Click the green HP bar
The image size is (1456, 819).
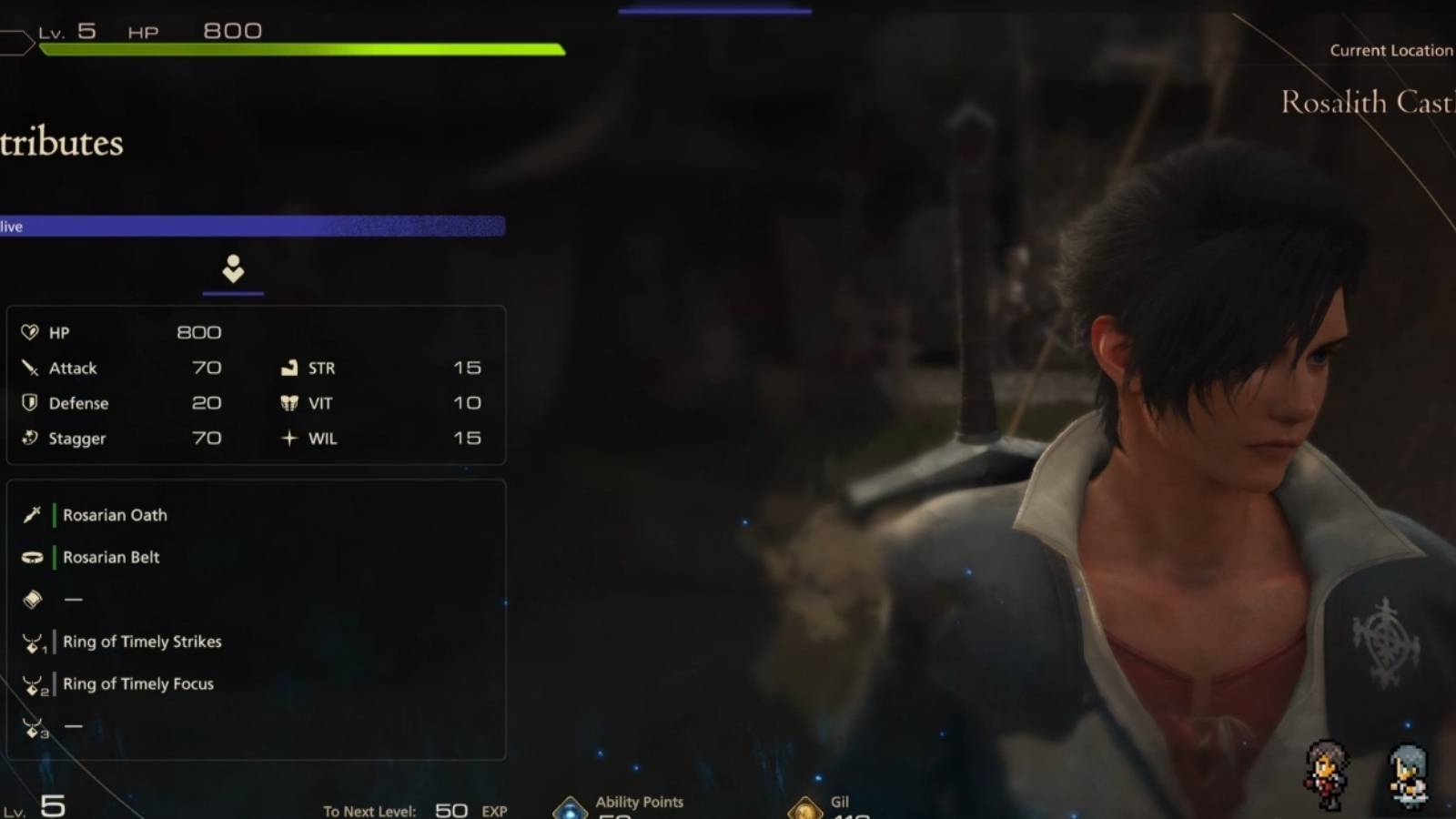[300, 50]
